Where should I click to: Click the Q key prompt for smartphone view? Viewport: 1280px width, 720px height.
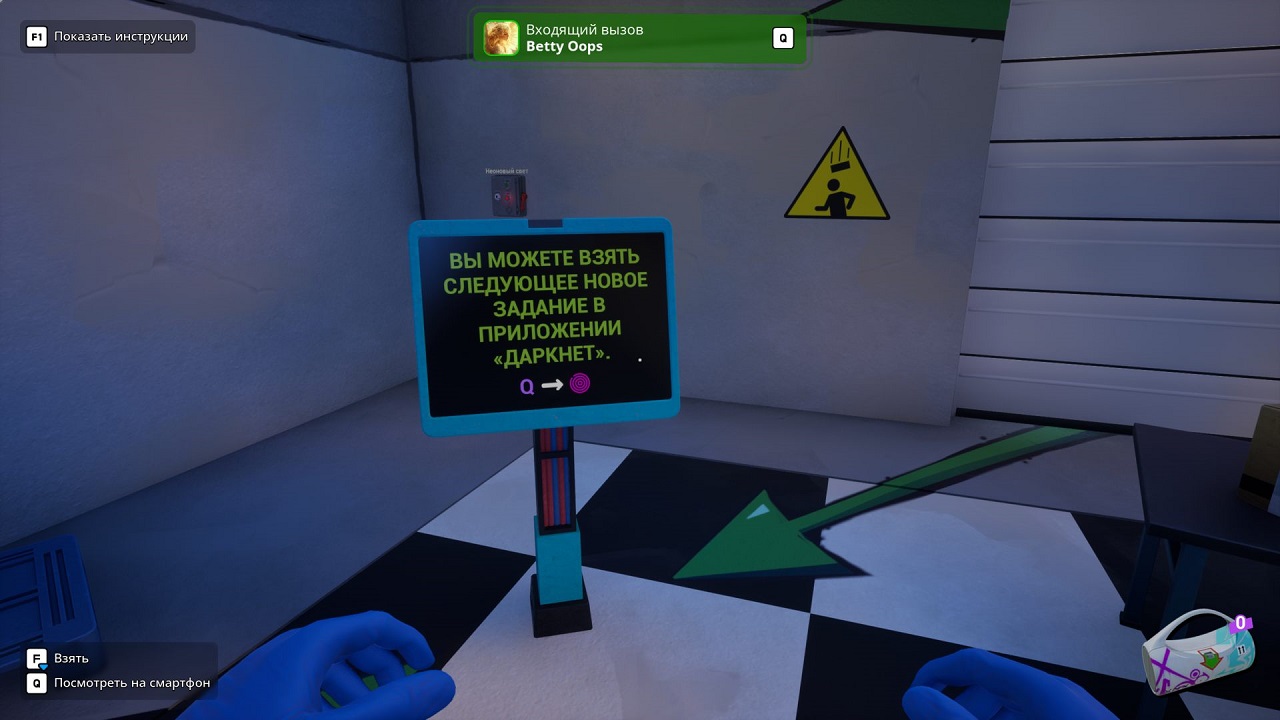37,684
